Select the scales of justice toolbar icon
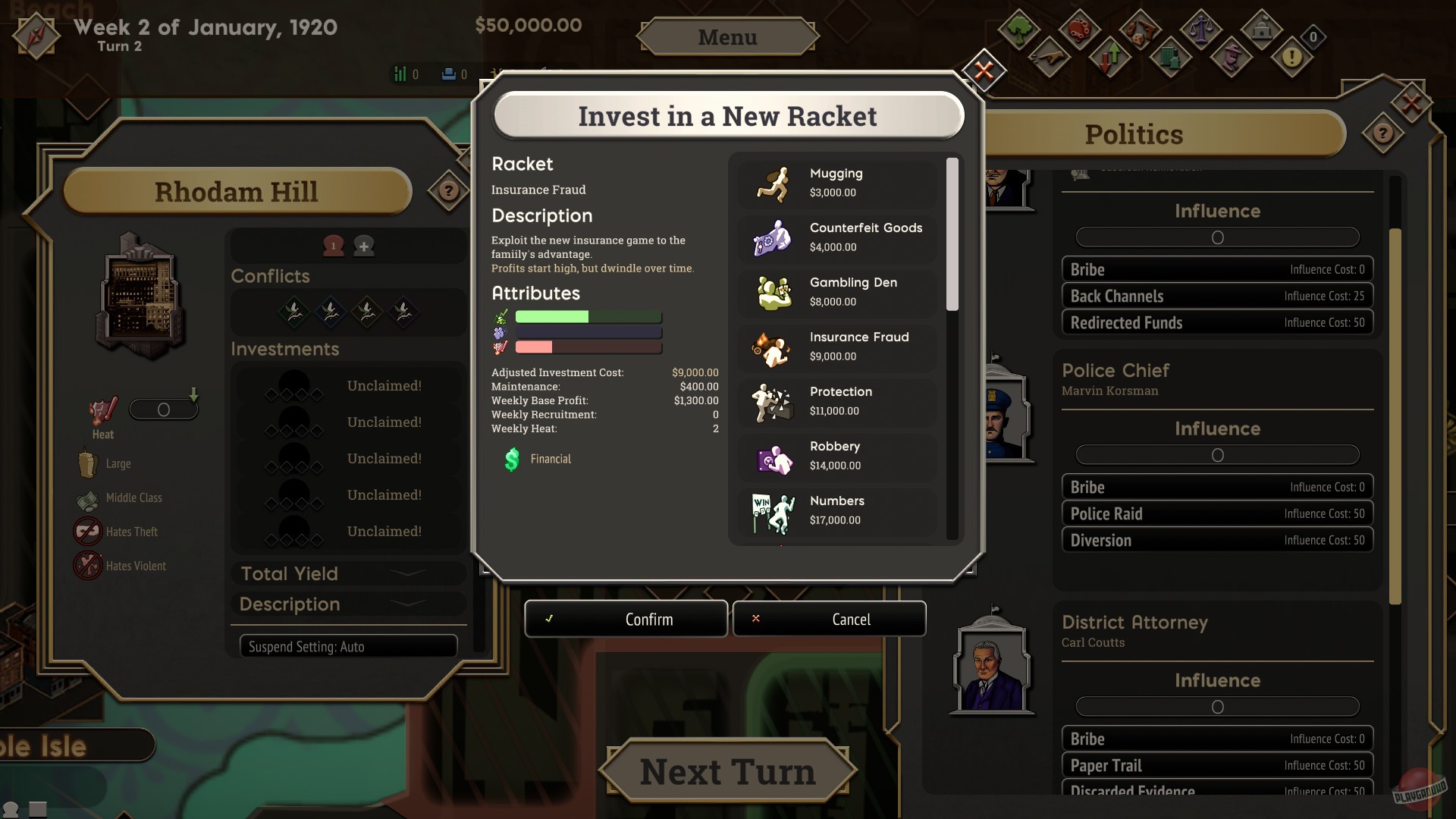Viewport: 1456px width, 819px height. click(x=1202, y=30)
